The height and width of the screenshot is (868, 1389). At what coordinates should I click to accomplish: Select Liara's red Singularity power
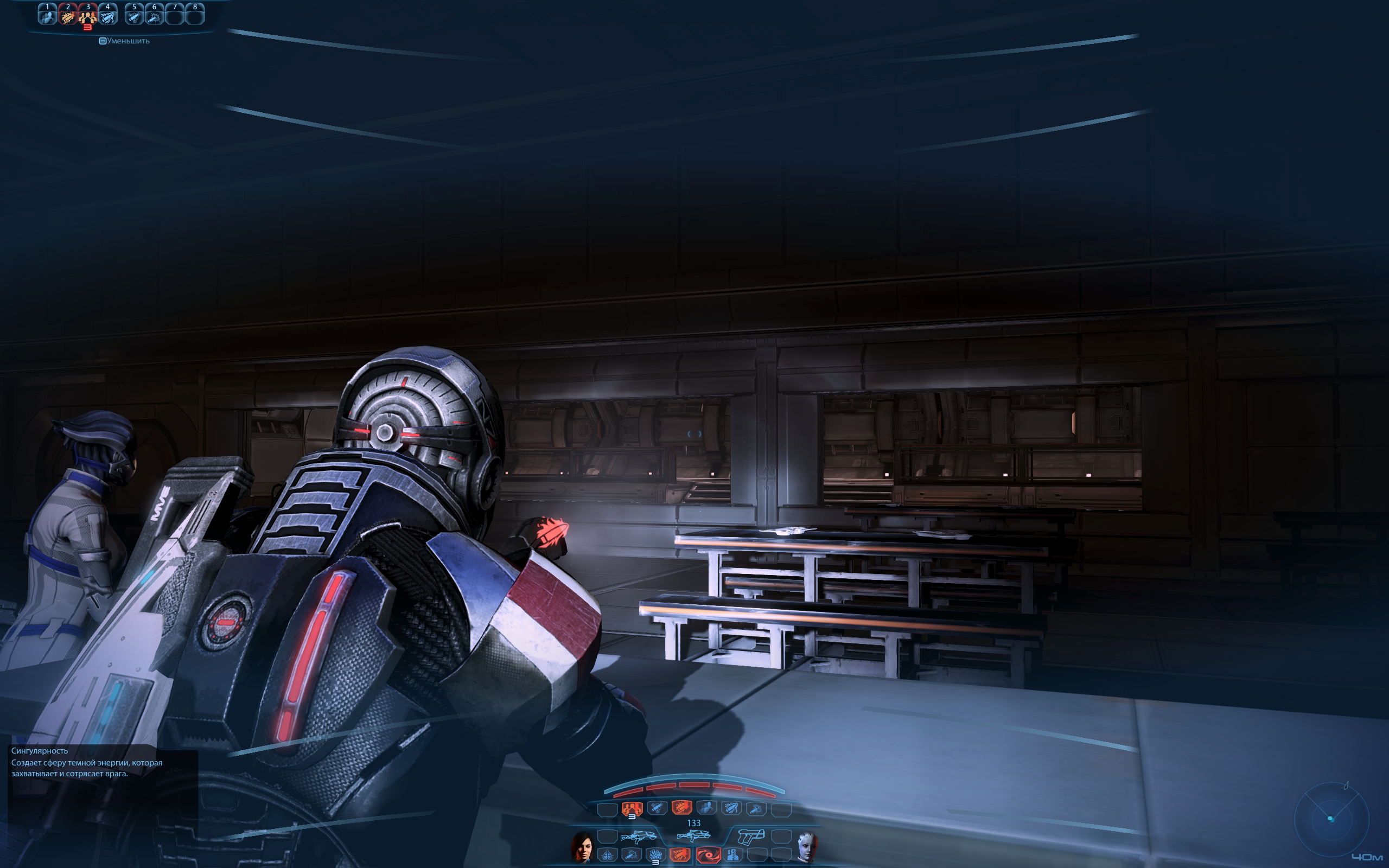coord(708,856)
